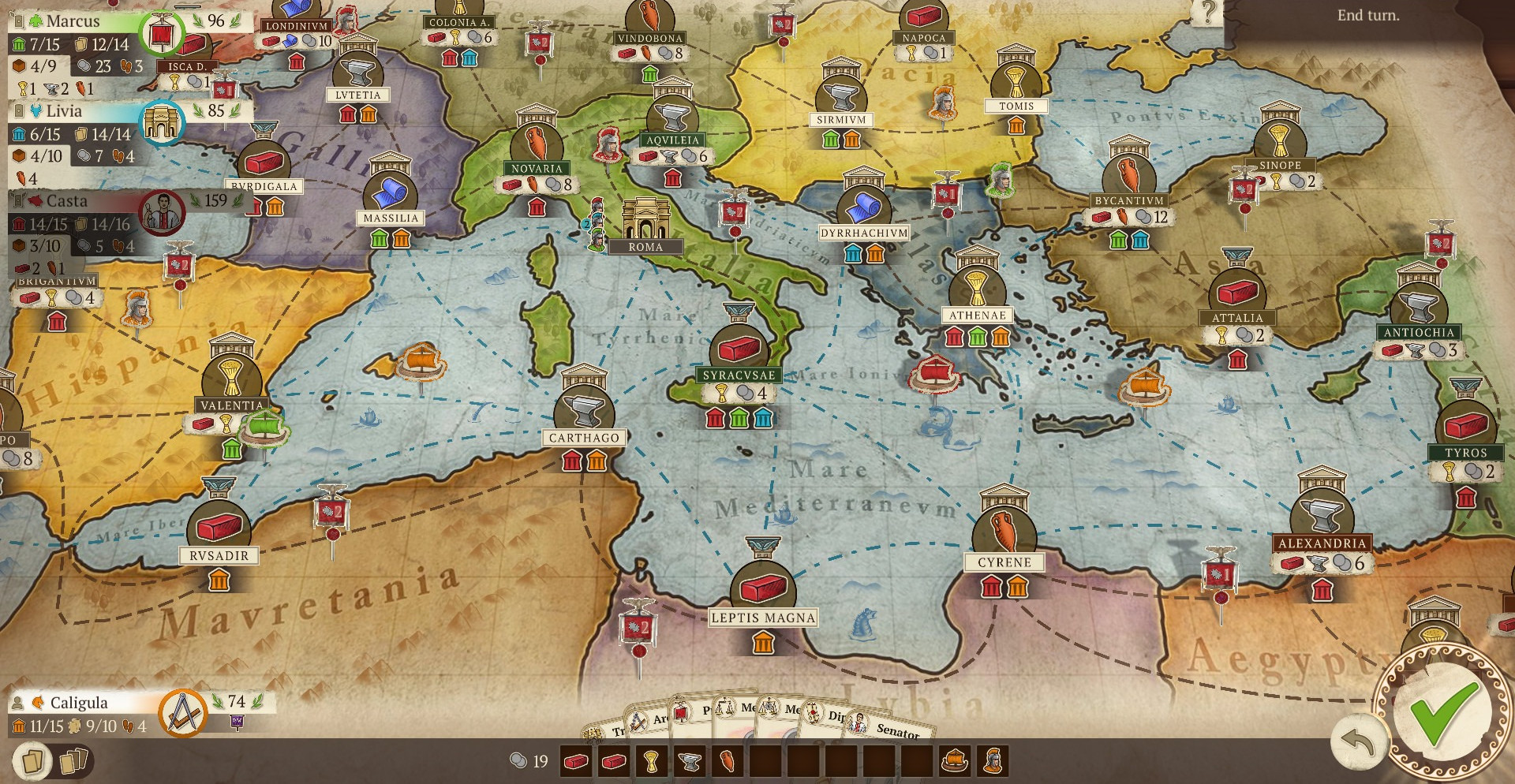Click the wheat good in the storehouse

pyautogui.click(x=651, y=762)
